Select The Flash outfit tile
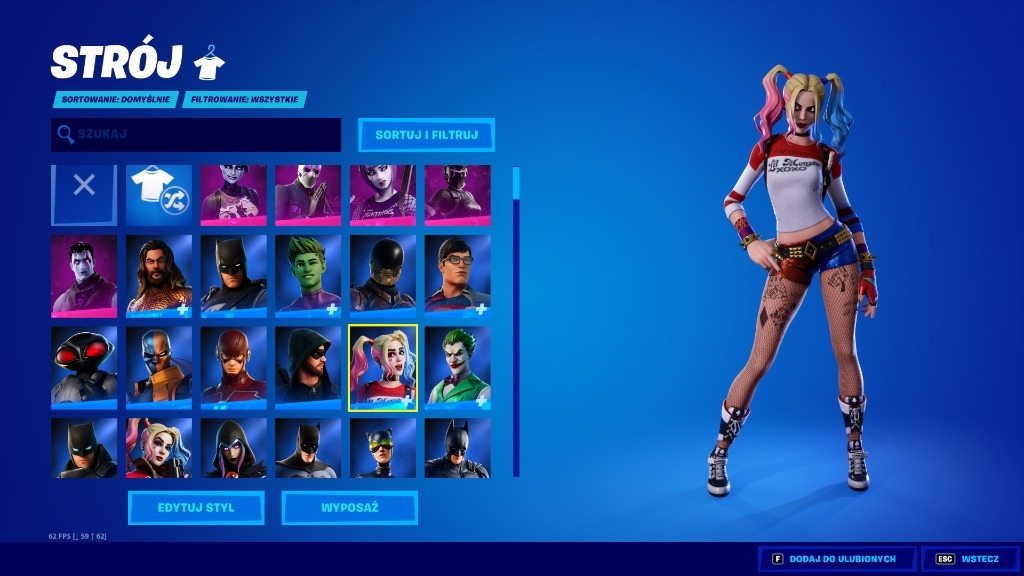The height and width of the screenshot is (576, 1024). click(x=233, y=366)
